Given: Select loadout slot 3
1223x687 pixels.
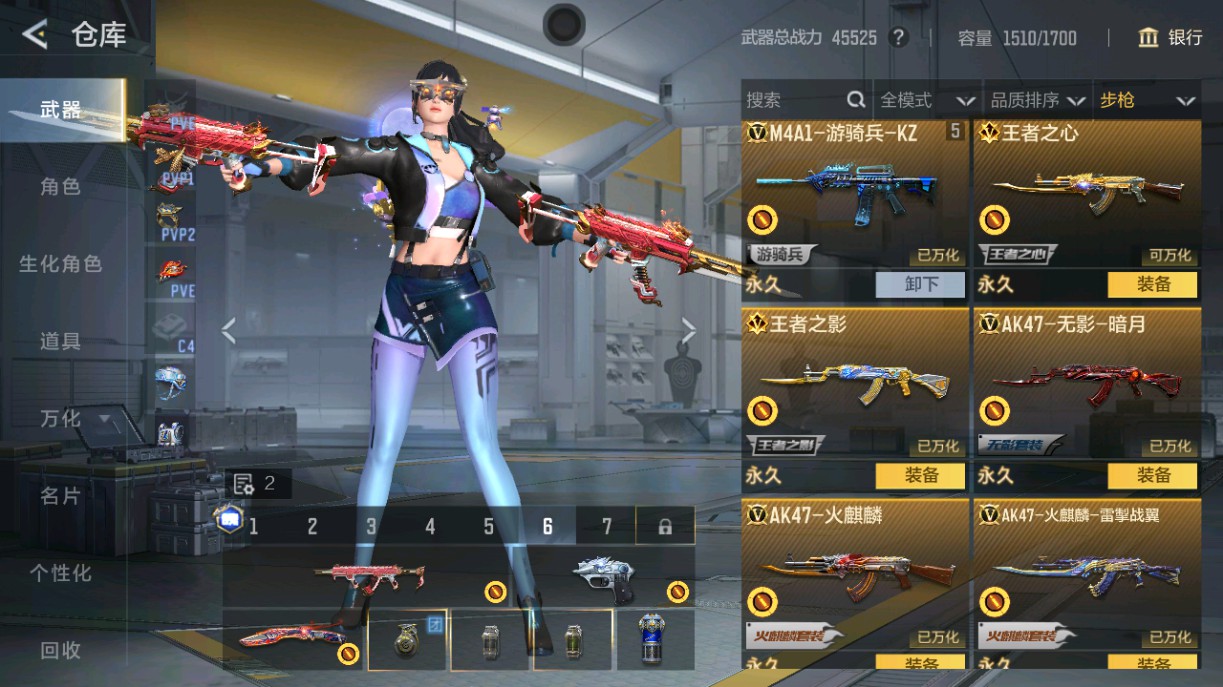Looking at the screenshot, I should [x=371, y=526].
